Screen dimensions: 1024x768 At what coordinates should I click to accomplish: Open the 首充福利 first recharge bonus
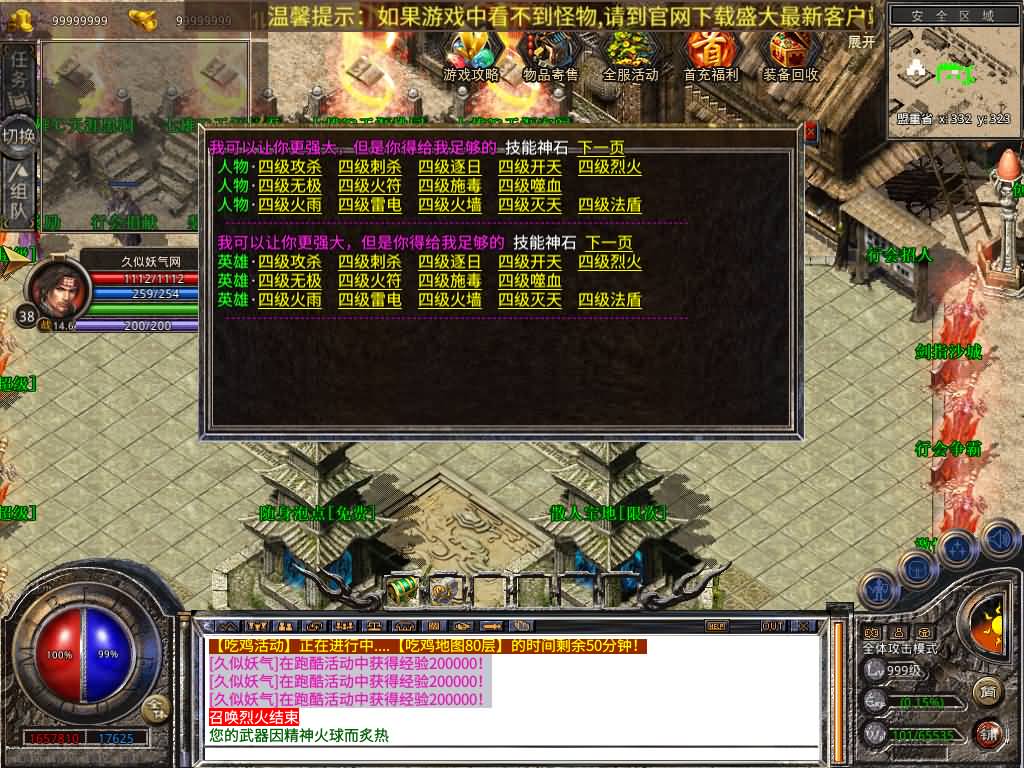coord(710,54)
